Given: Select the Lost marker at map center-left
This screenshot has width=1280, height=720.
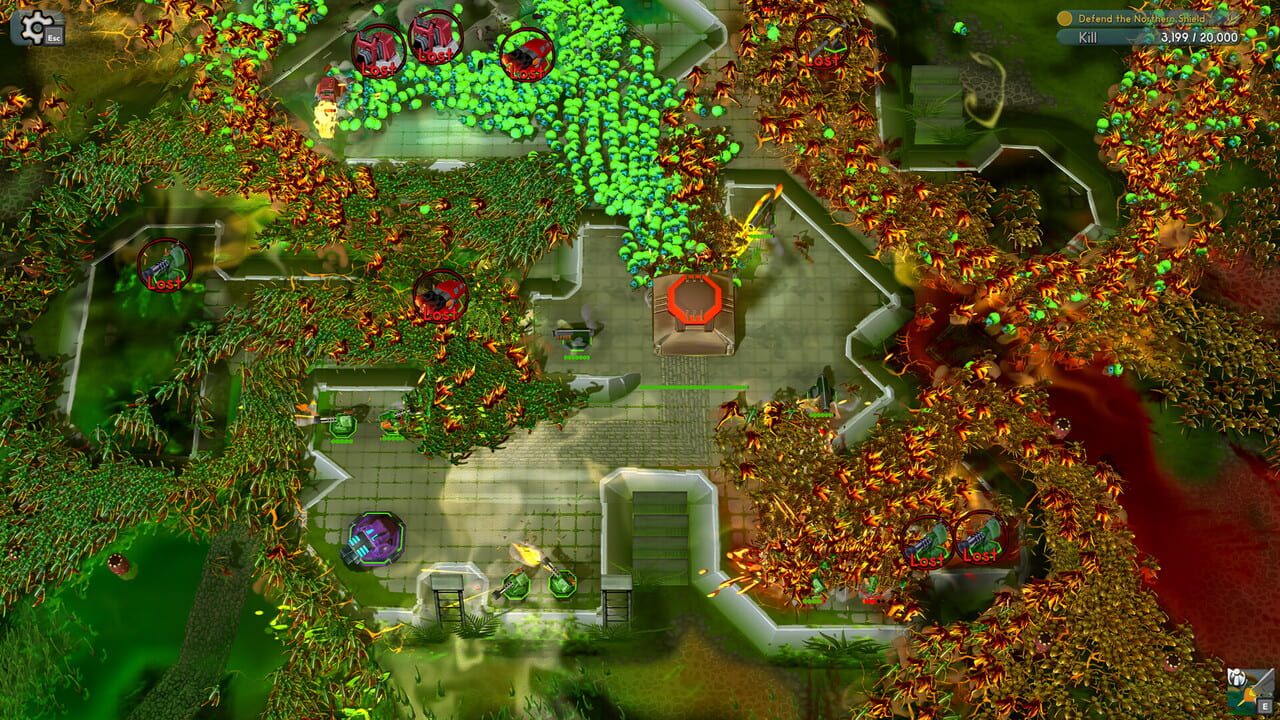Looking at the screenshot, I should coord(440,295).
